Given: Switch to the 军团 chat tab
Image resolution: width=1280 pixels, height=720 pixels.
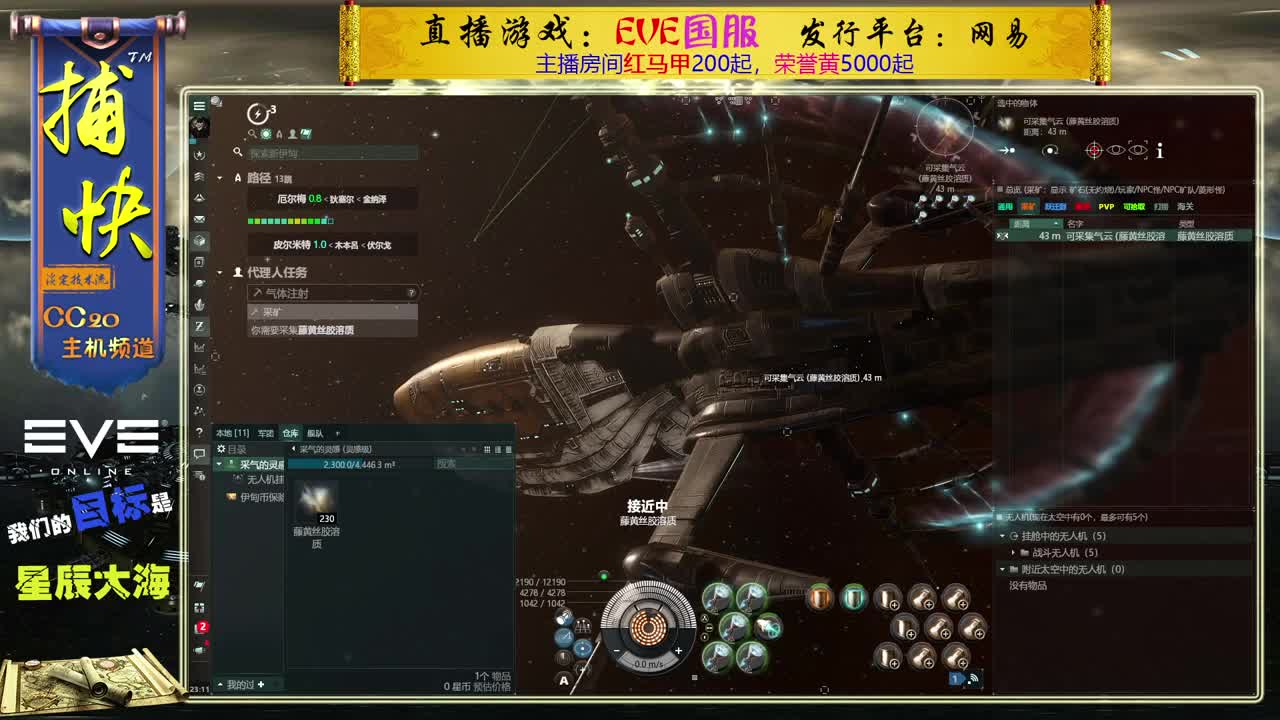Looking at the screenshot, I should click(x=266, y=433).
